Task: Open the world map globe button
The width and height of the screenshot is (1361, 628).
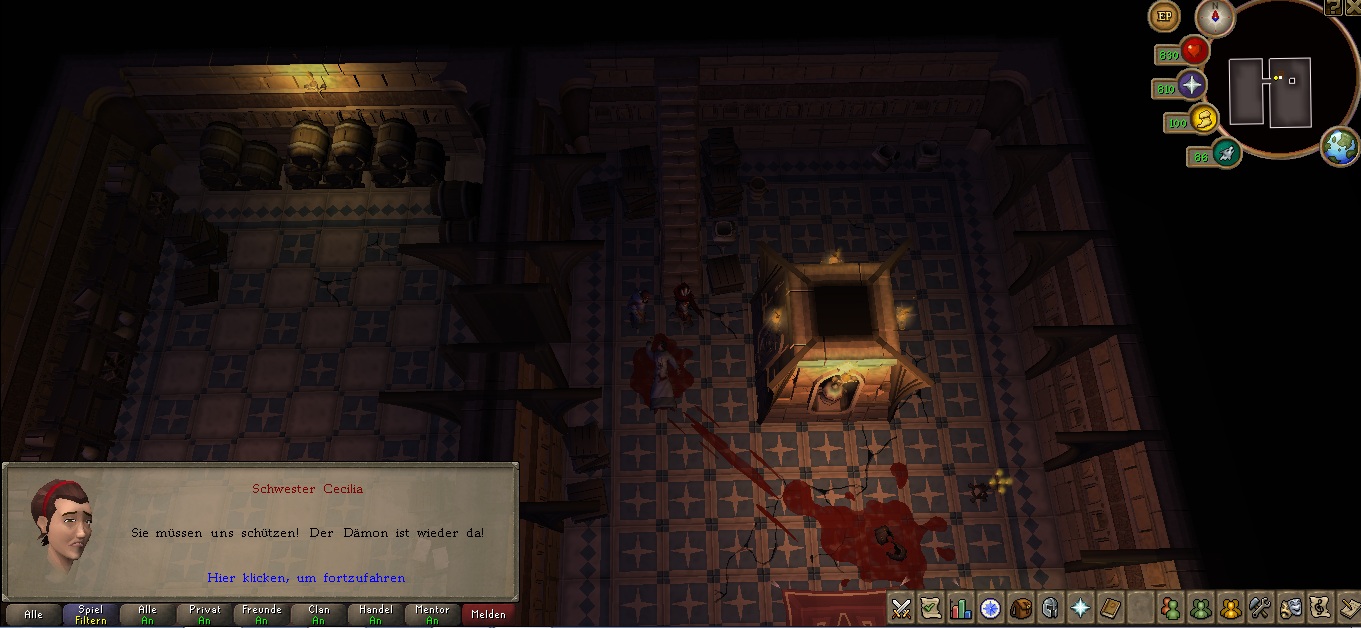Action: pyautogui.click(x=1339, y=147)
